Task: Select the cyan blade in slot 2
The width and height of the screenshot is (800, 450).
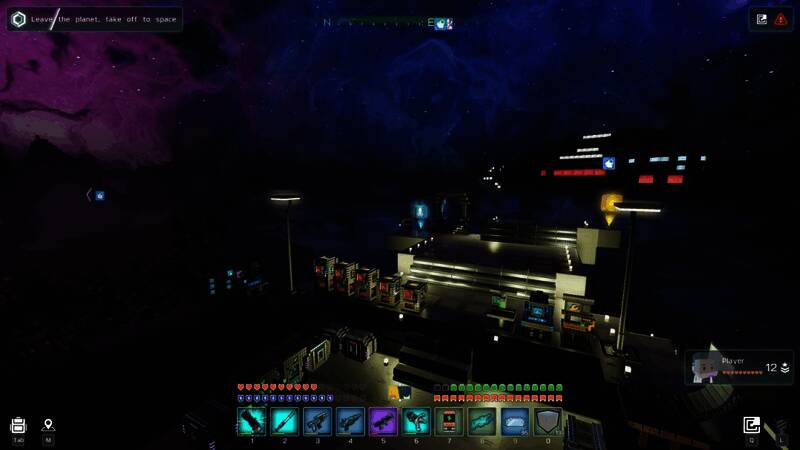Action: [284, 421]
